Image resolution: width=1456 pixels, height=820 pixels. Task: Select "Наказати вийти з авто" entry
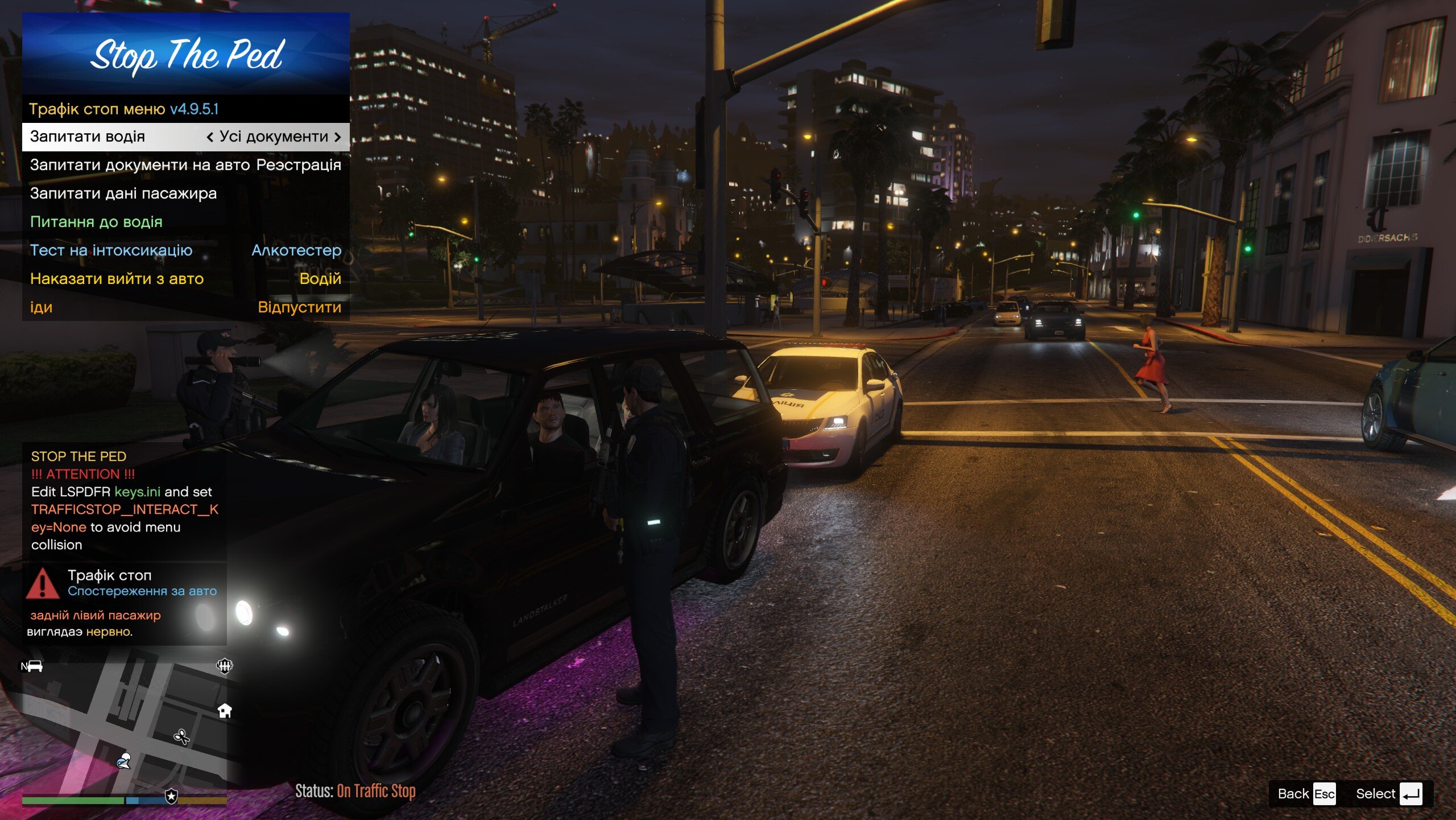click(185, 279)
